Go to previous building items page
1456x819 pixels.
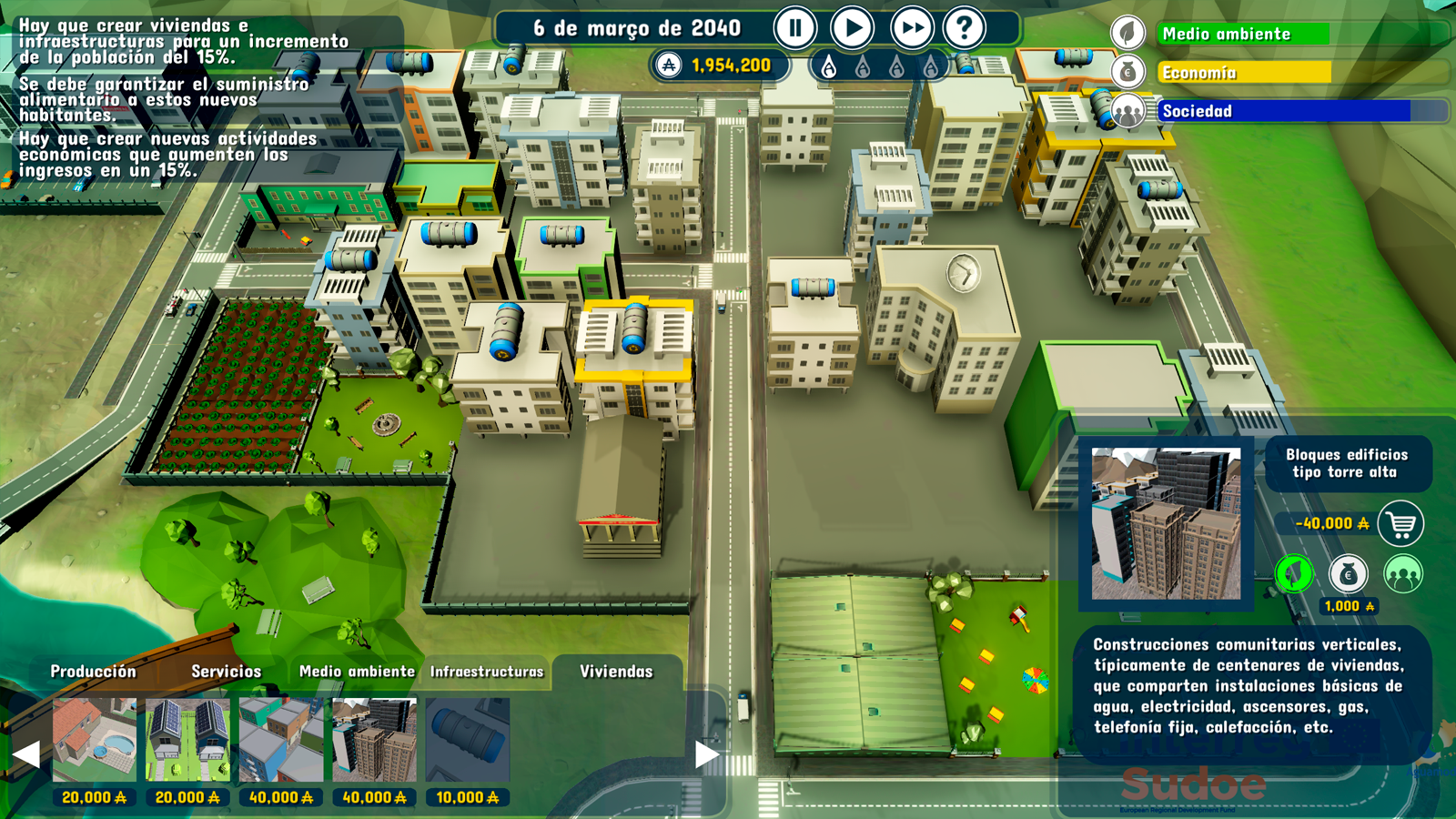[25, 754]
